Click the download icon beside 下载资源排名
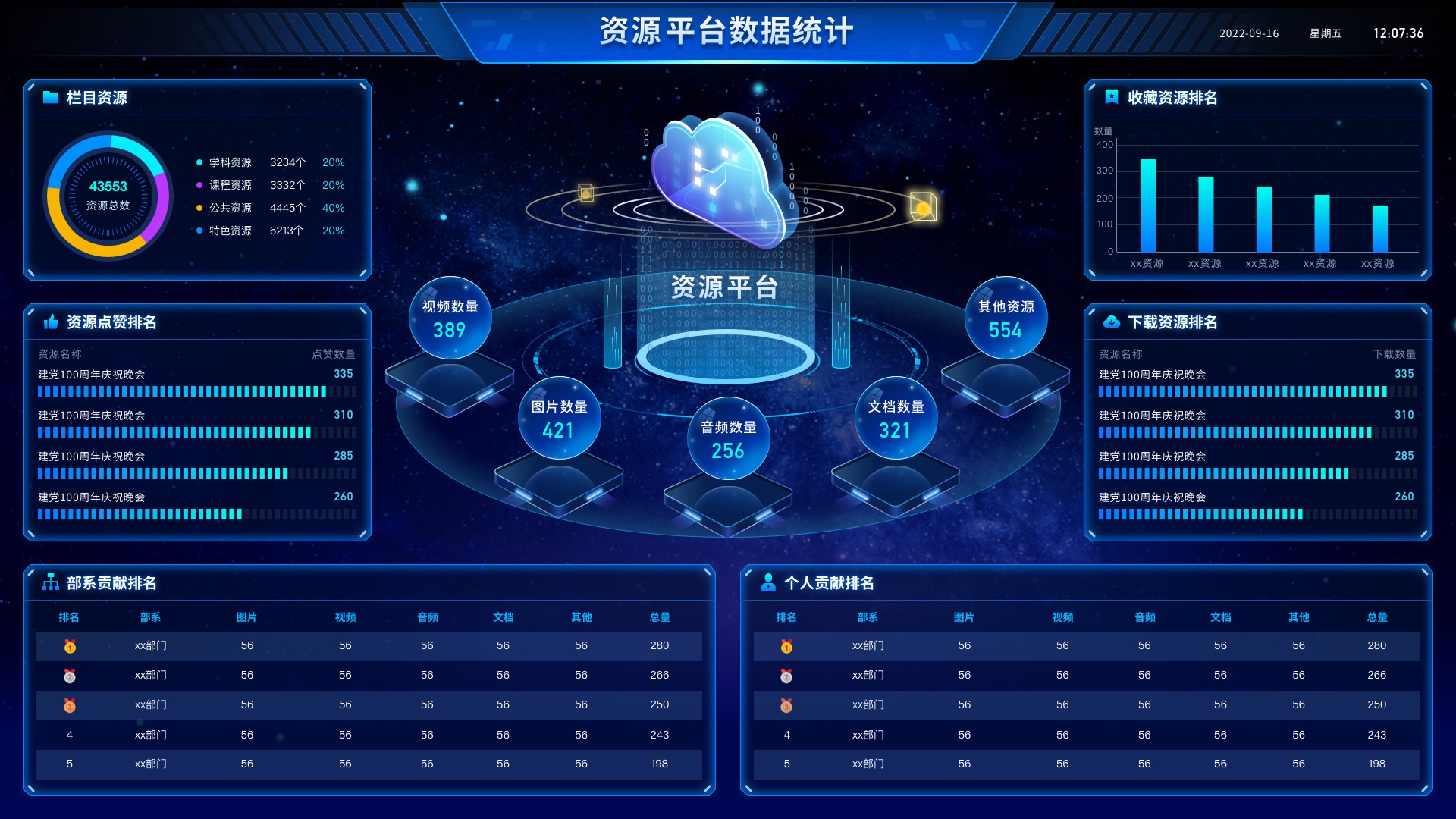Screen dimensions: 1456x819 pyautogui.click(x=1110, y=322)
